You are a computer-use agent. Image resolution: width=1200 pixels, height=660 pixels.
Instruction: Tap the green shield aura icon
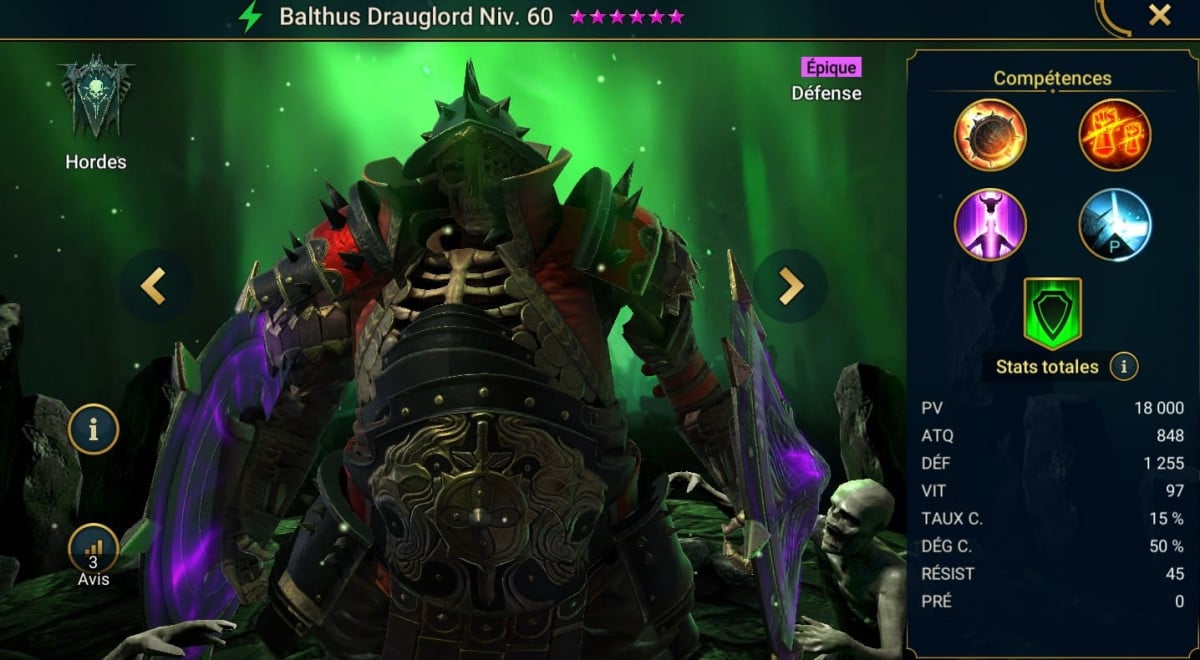coord(1052,313)
